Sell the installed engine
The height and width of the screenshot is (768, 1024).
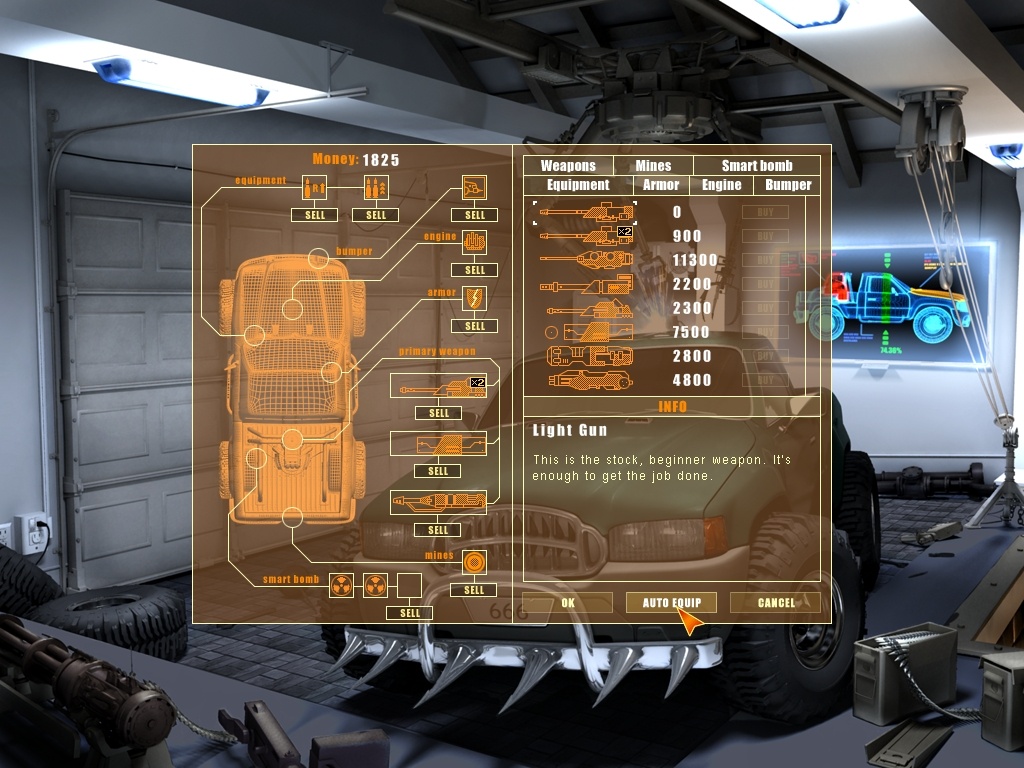[x=475, y=270]
